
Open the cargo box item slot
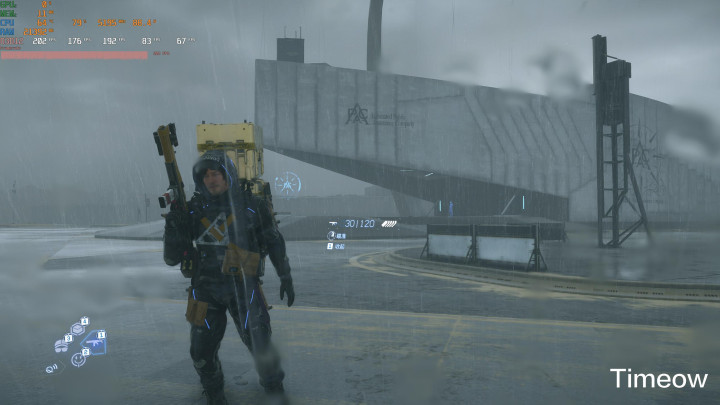[x=77, y=328]
